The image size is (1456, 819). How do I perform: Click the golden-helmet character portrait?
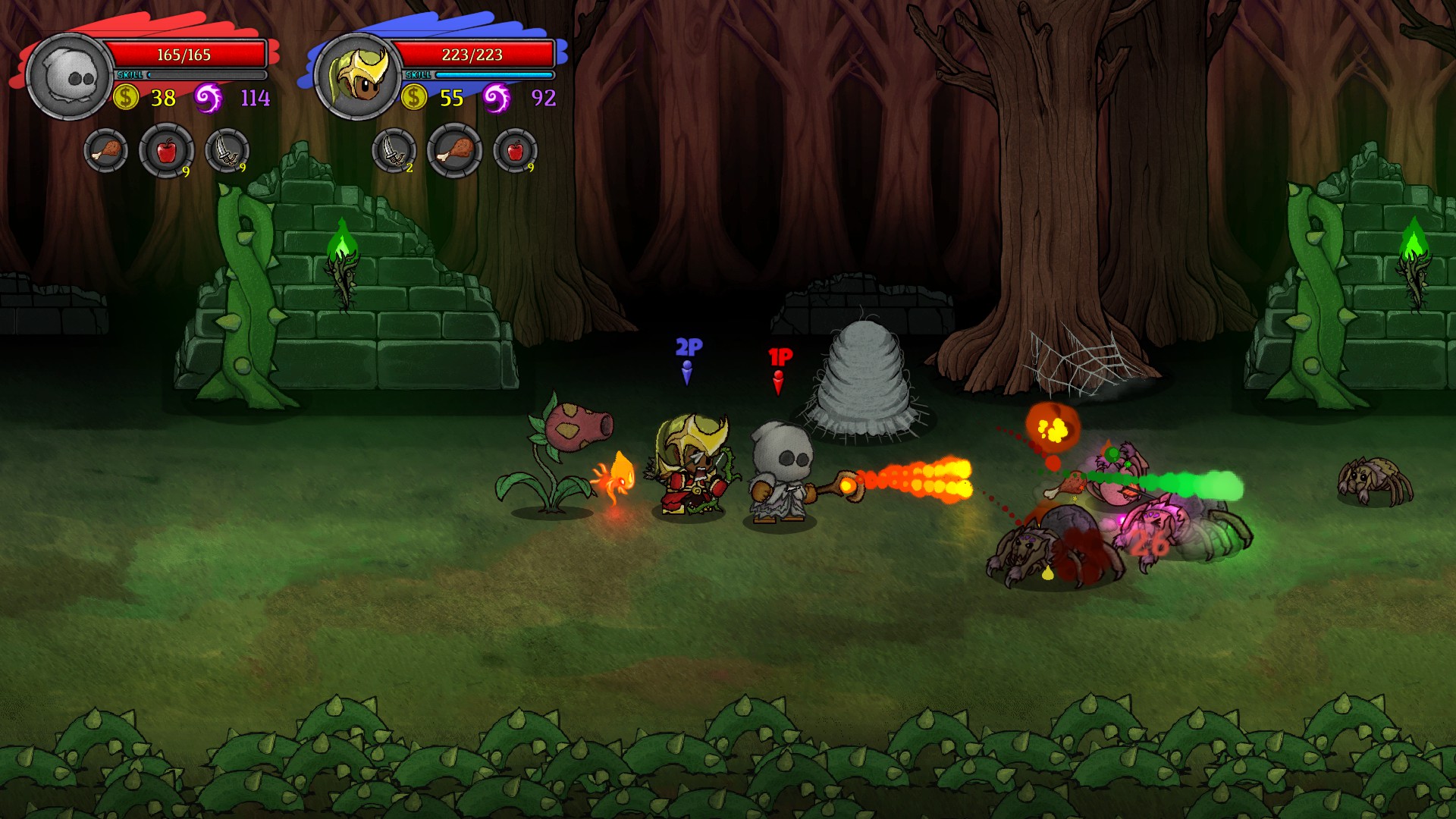[x=358, y=77]
